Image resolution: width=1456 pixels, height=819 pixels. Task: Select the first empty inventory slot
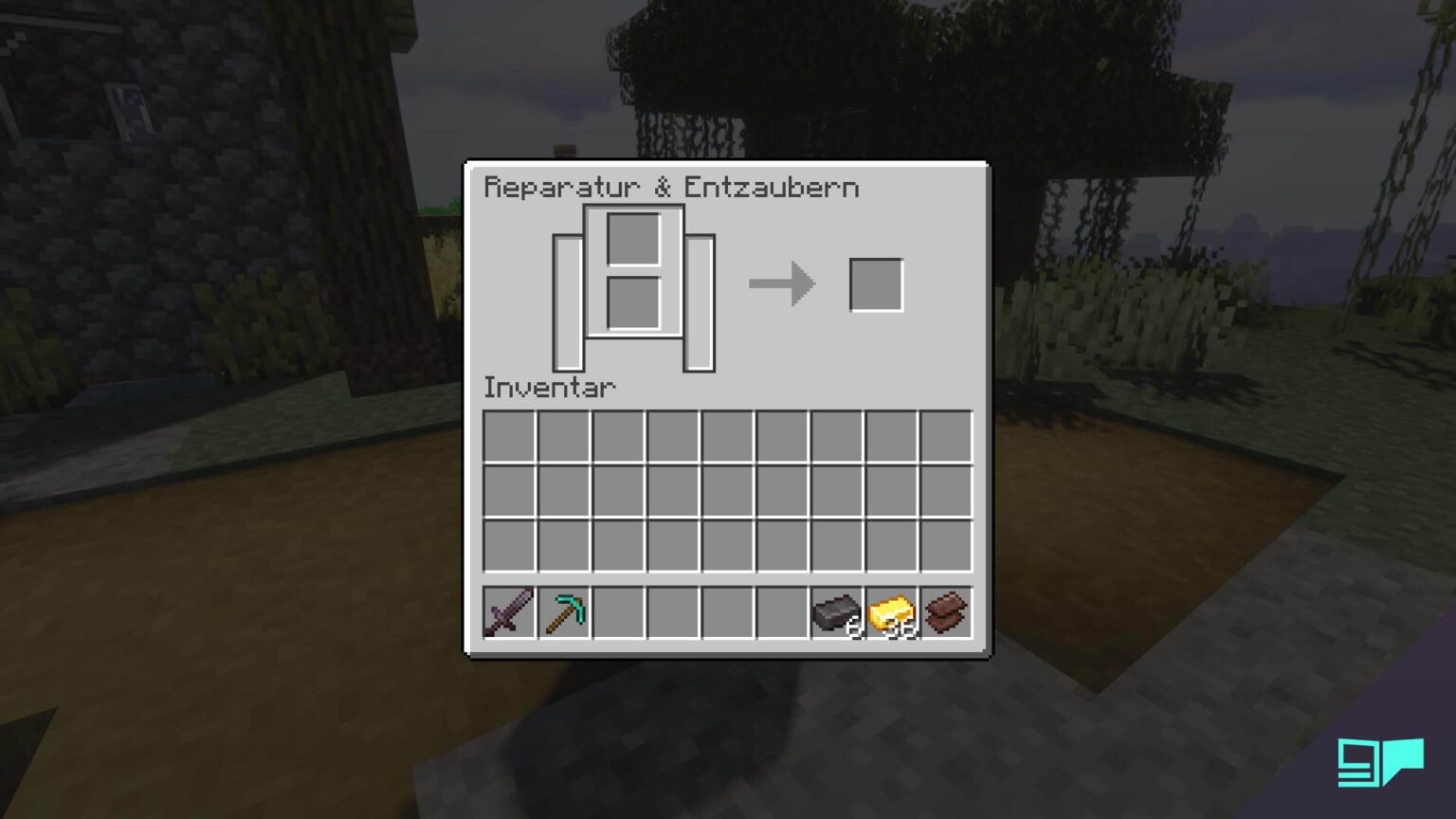tap(509, 434)
